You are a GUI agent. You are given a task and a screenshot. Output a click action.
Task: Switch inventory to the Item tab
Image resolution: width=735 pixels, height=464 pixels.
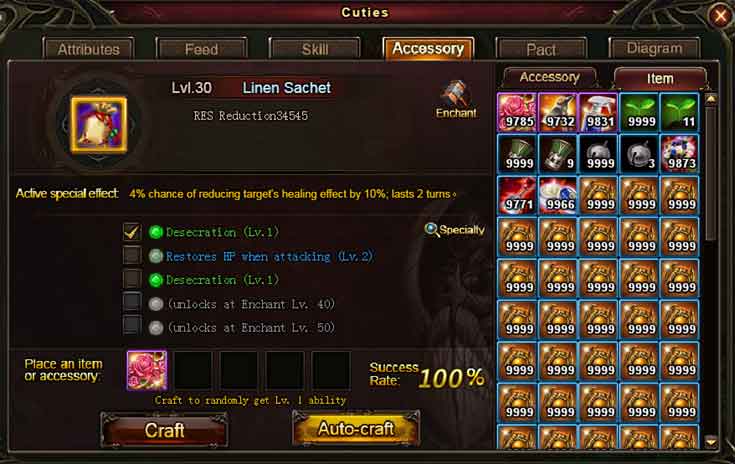(660, 78)
